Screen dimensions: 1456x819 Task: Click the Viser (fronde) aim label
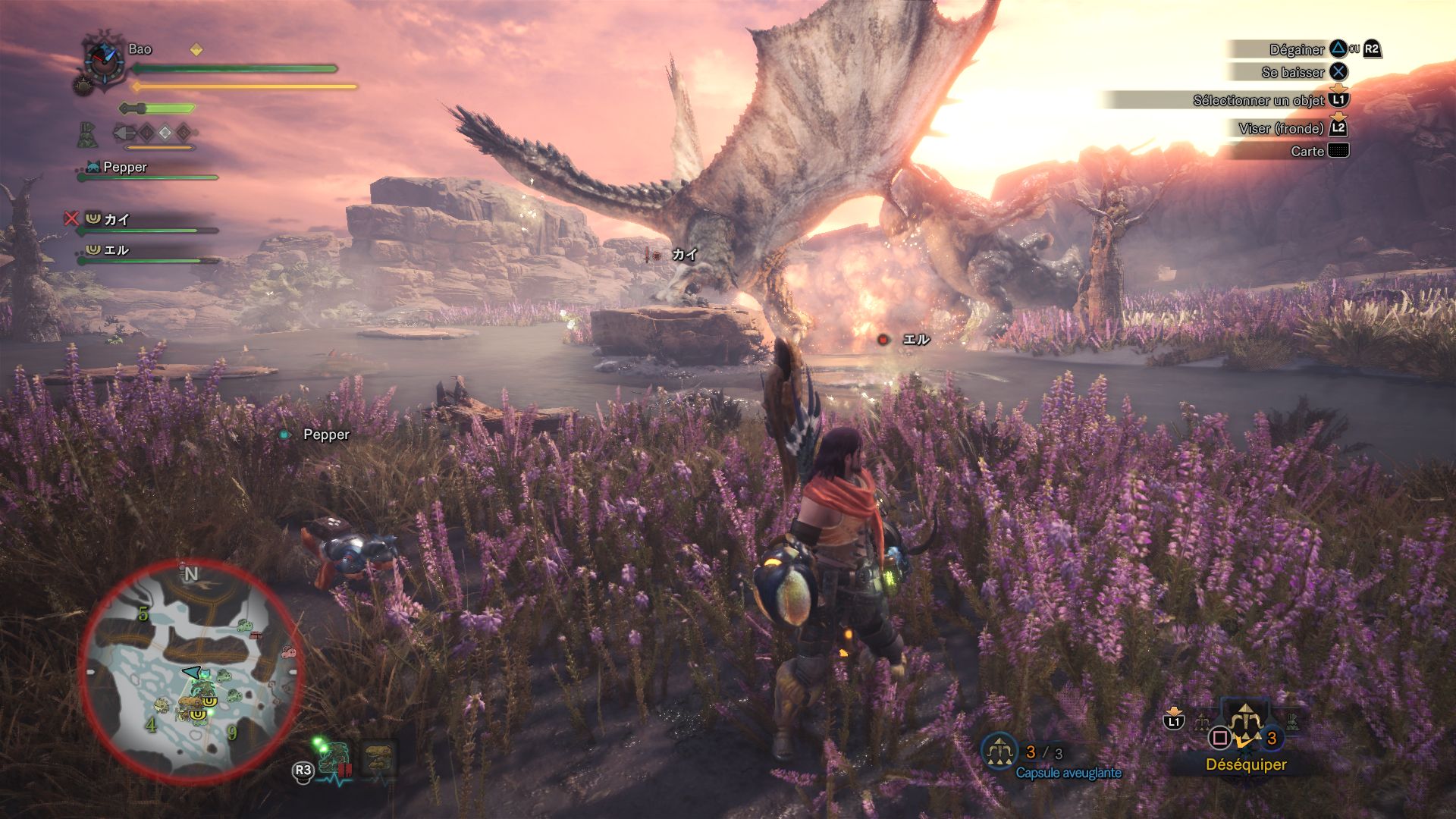coord(1282,129)
